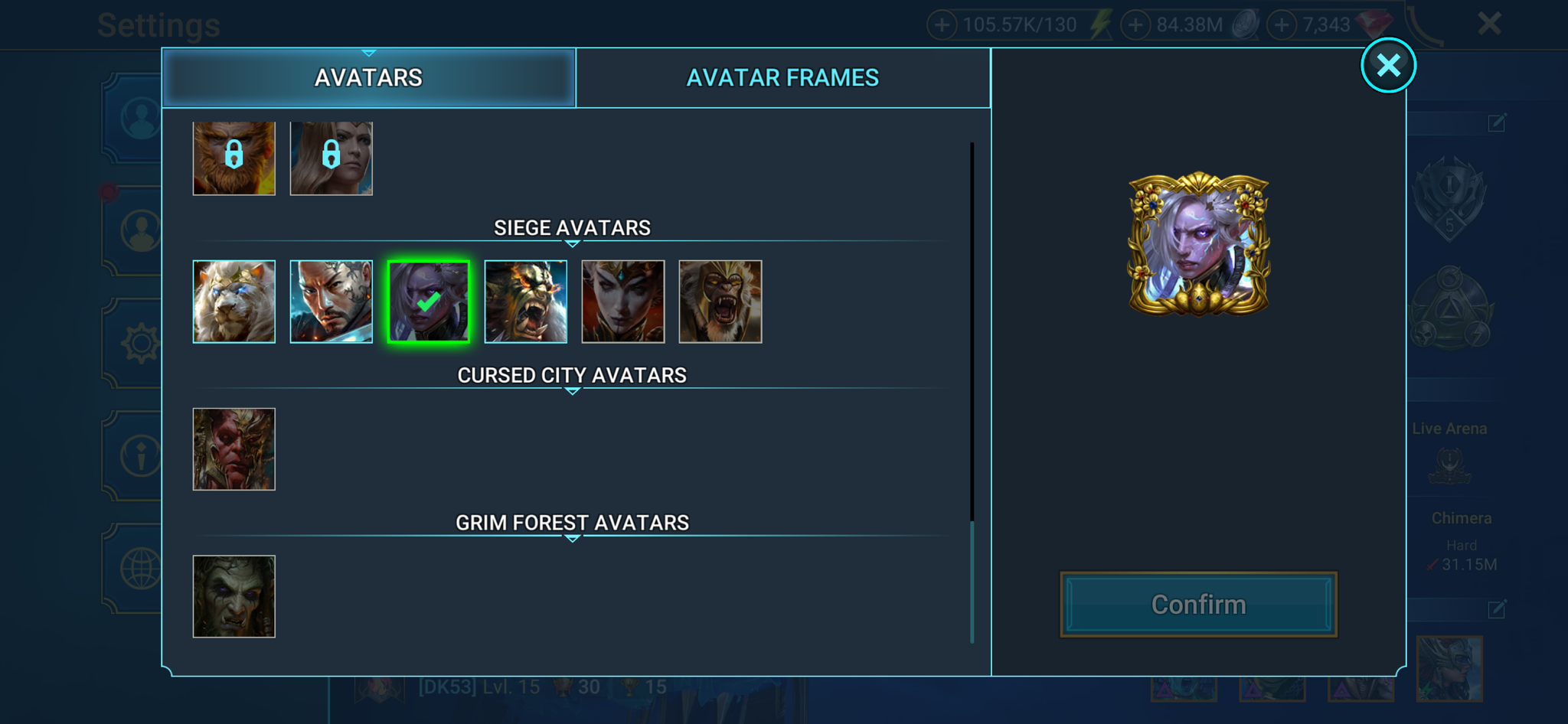
Task: Switch to the Avatar Frames tab
Action: point(782,77)
